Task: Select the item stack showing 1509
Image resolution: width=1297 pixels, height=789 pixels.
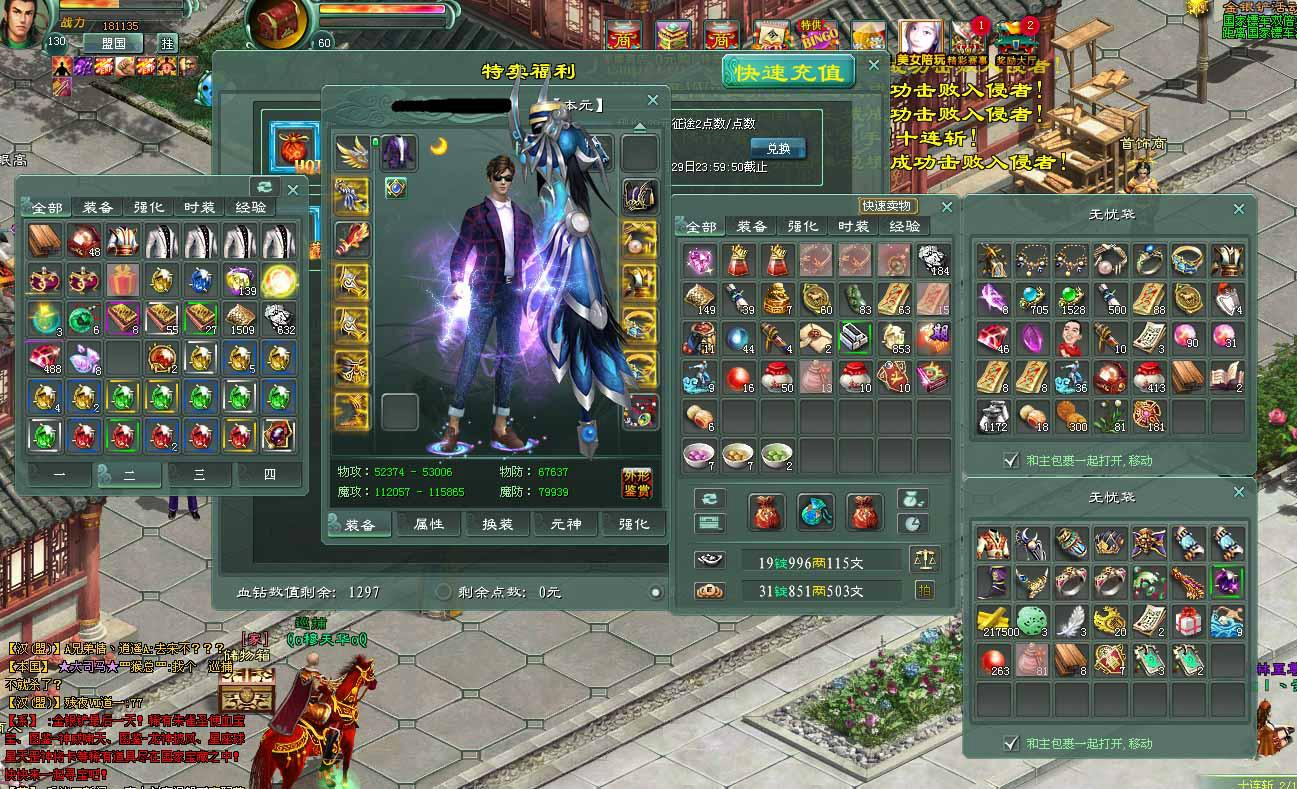Action: click(241, 318)
